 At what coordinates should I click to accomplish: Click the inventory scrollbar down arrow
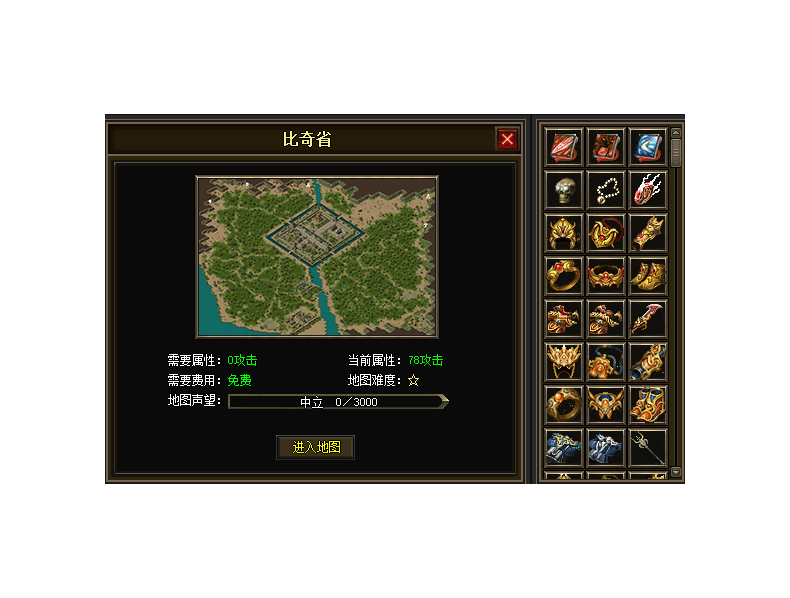pyautogui.click(x=676, y=471)
